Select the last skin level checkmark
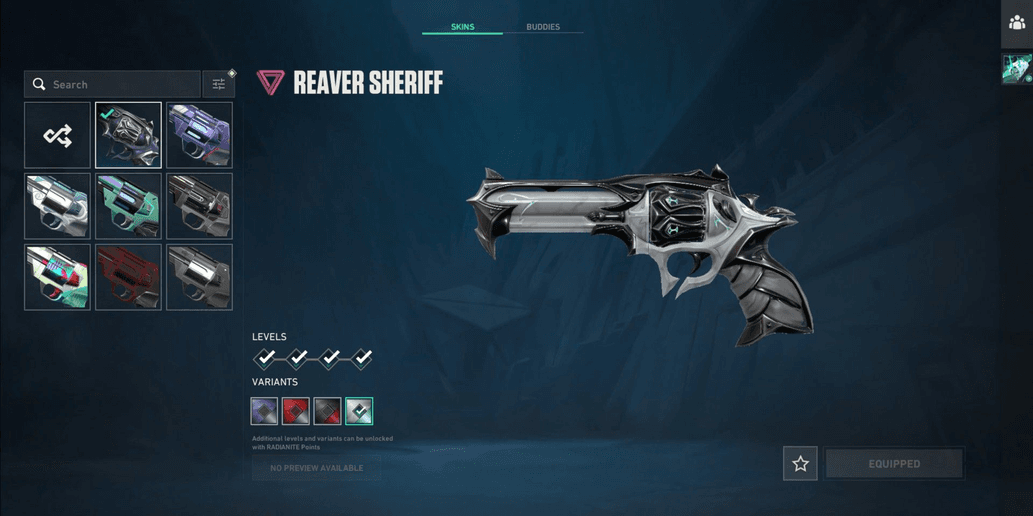The image size is (1033, 516). (x=362, y=358)
